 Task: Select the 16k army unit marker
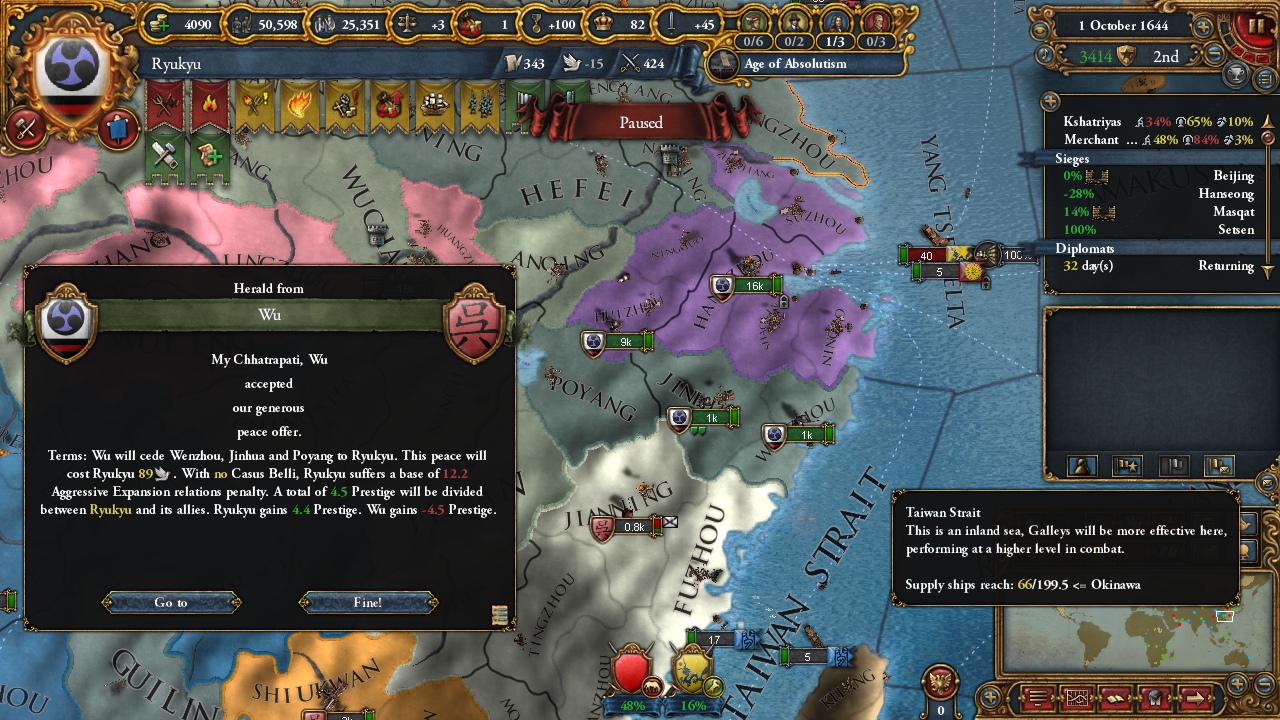(x=745, y=286)
